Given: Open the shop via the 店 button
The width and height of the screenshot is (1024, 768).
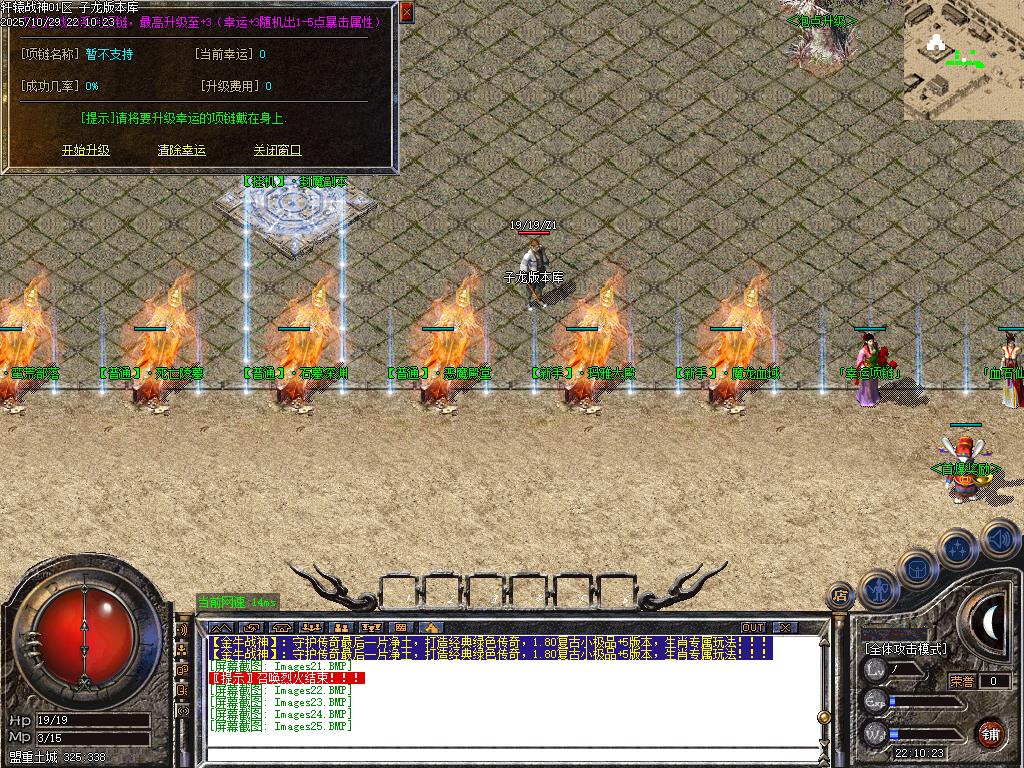Looking at the screenshot, I should (840, 596).
